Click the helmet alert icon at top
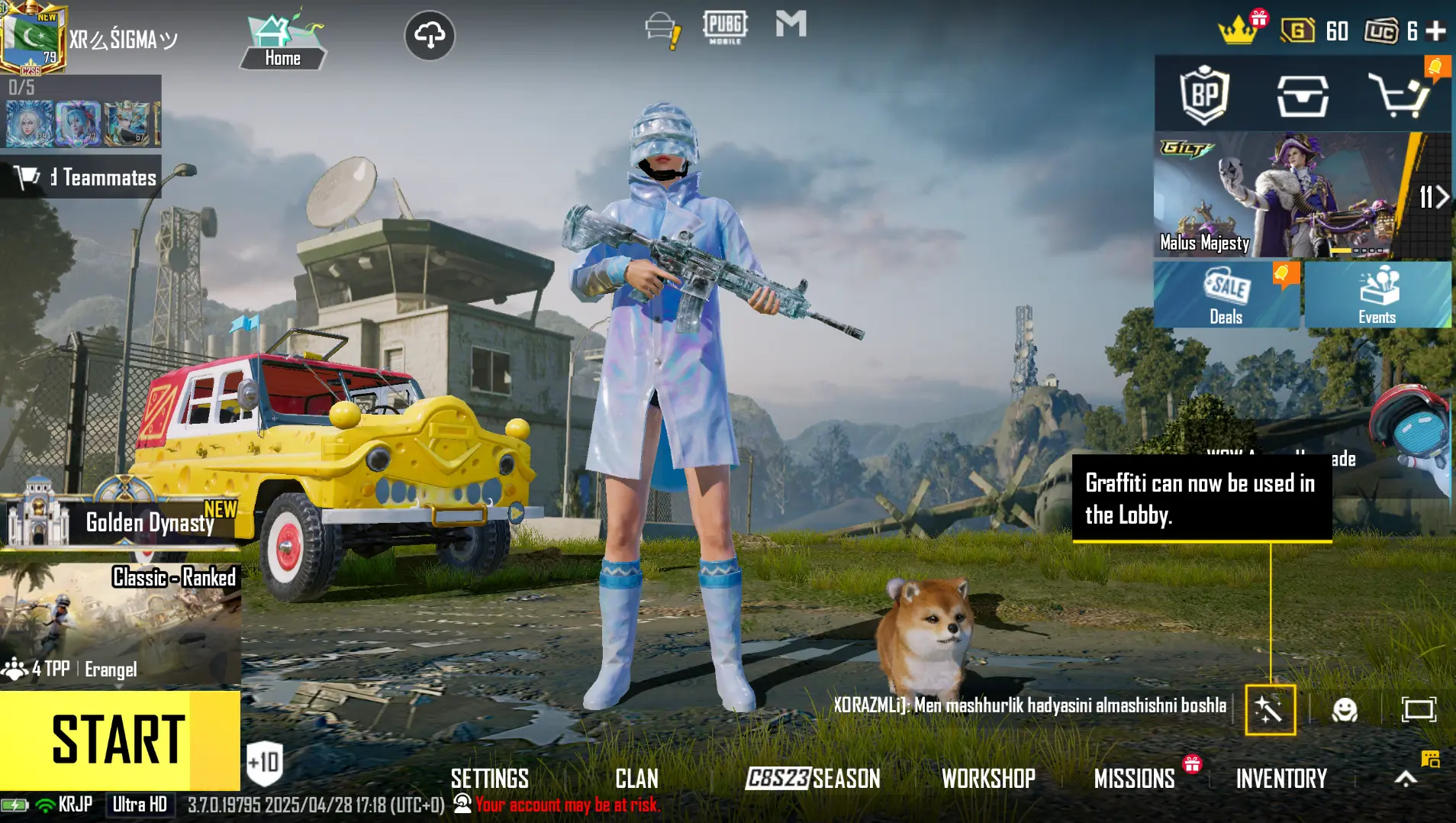The height and width of the screenshot is (823, 1456). (661, 27)
